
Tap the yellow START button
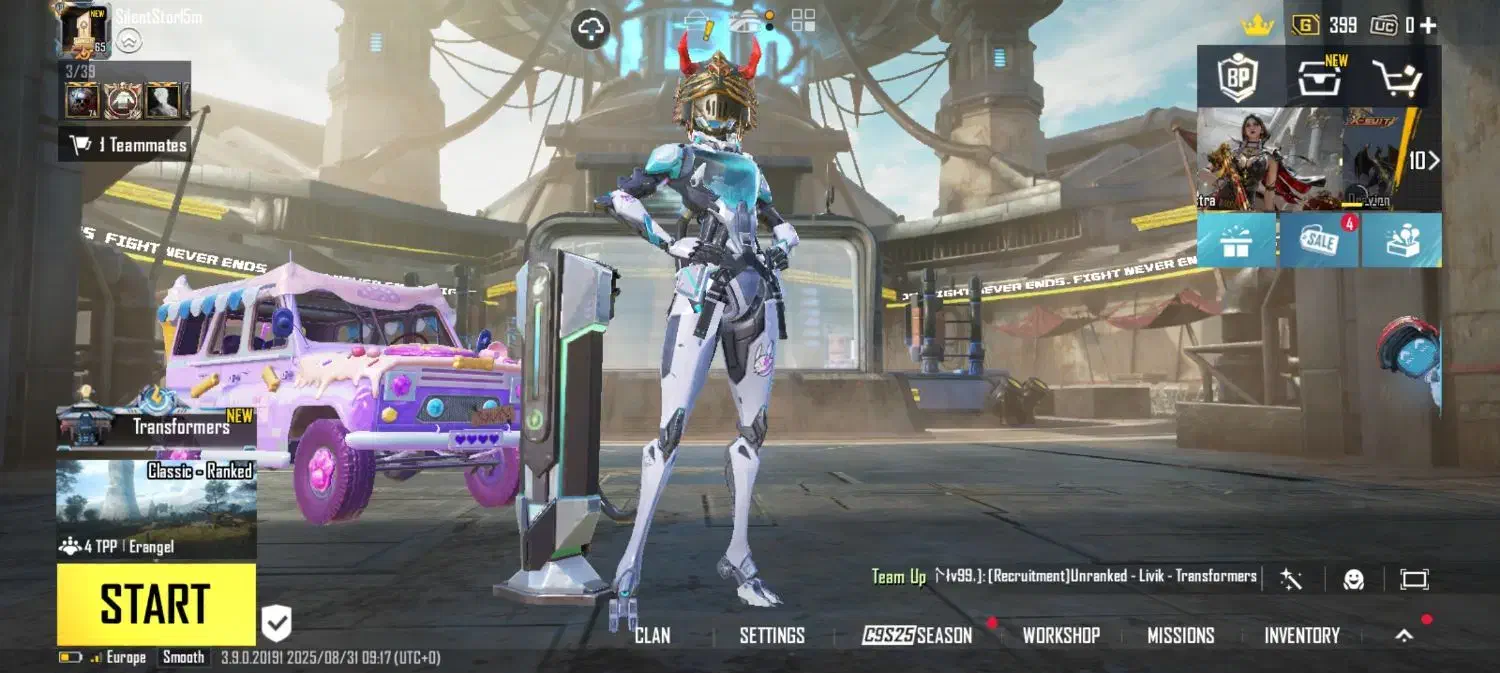pos(156,604)
